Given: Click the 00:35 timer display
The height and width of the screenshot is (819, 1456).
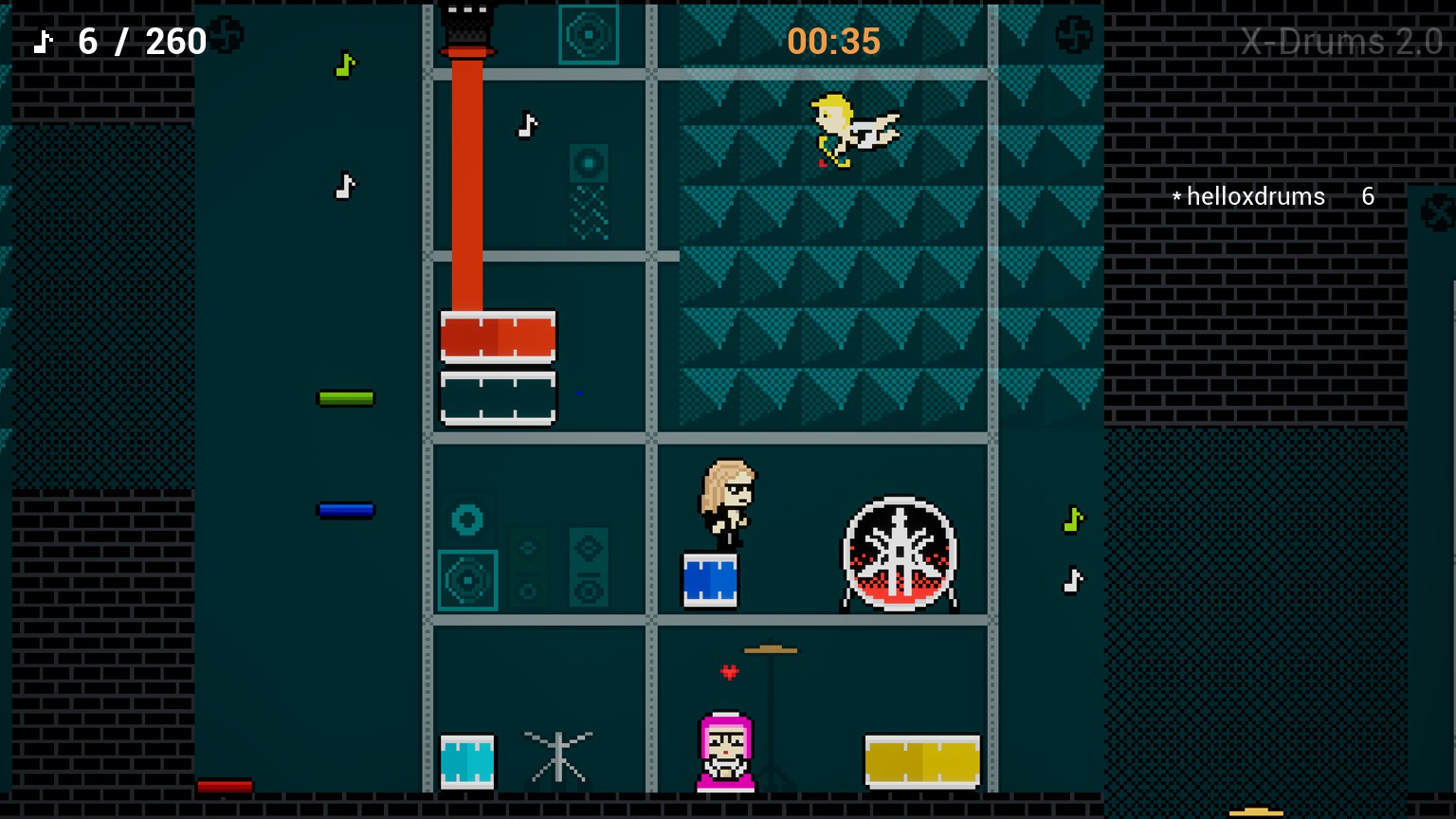Looking at the screenshot, I should click(833, 41).
